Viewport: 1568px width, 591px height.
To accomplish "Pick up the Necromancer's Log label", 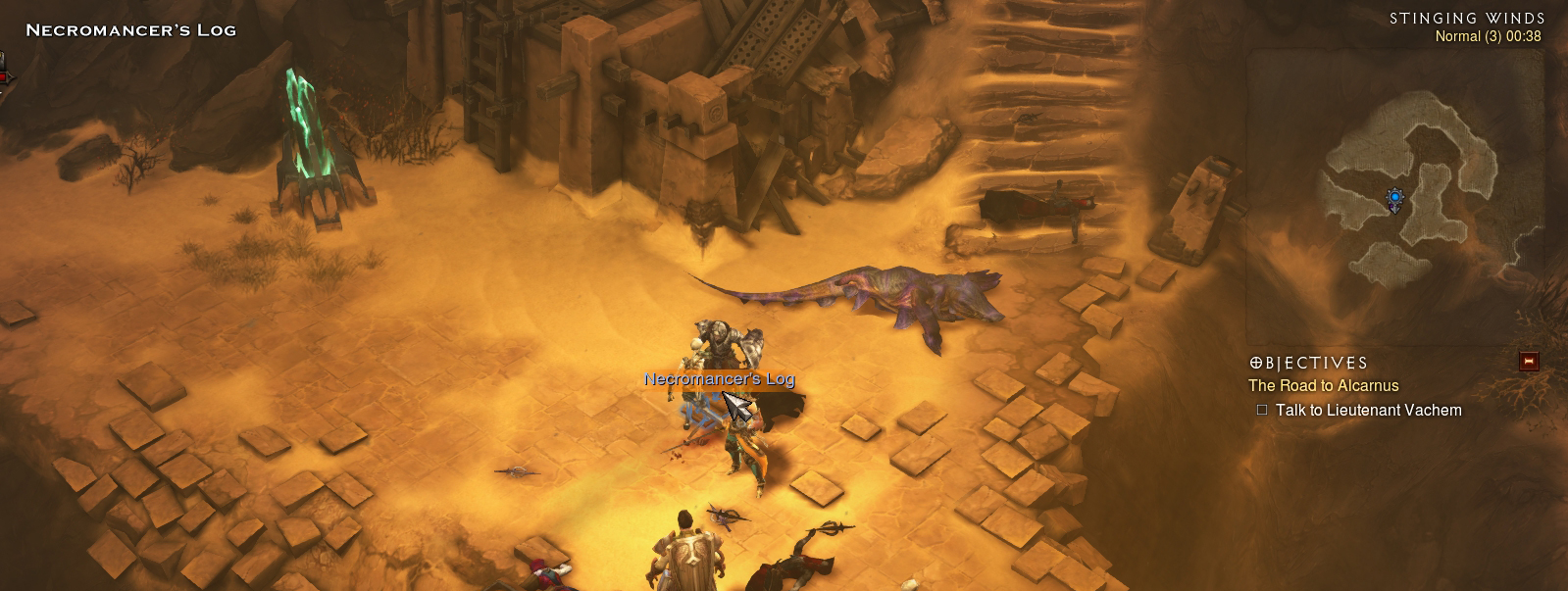I will point(719,379).
